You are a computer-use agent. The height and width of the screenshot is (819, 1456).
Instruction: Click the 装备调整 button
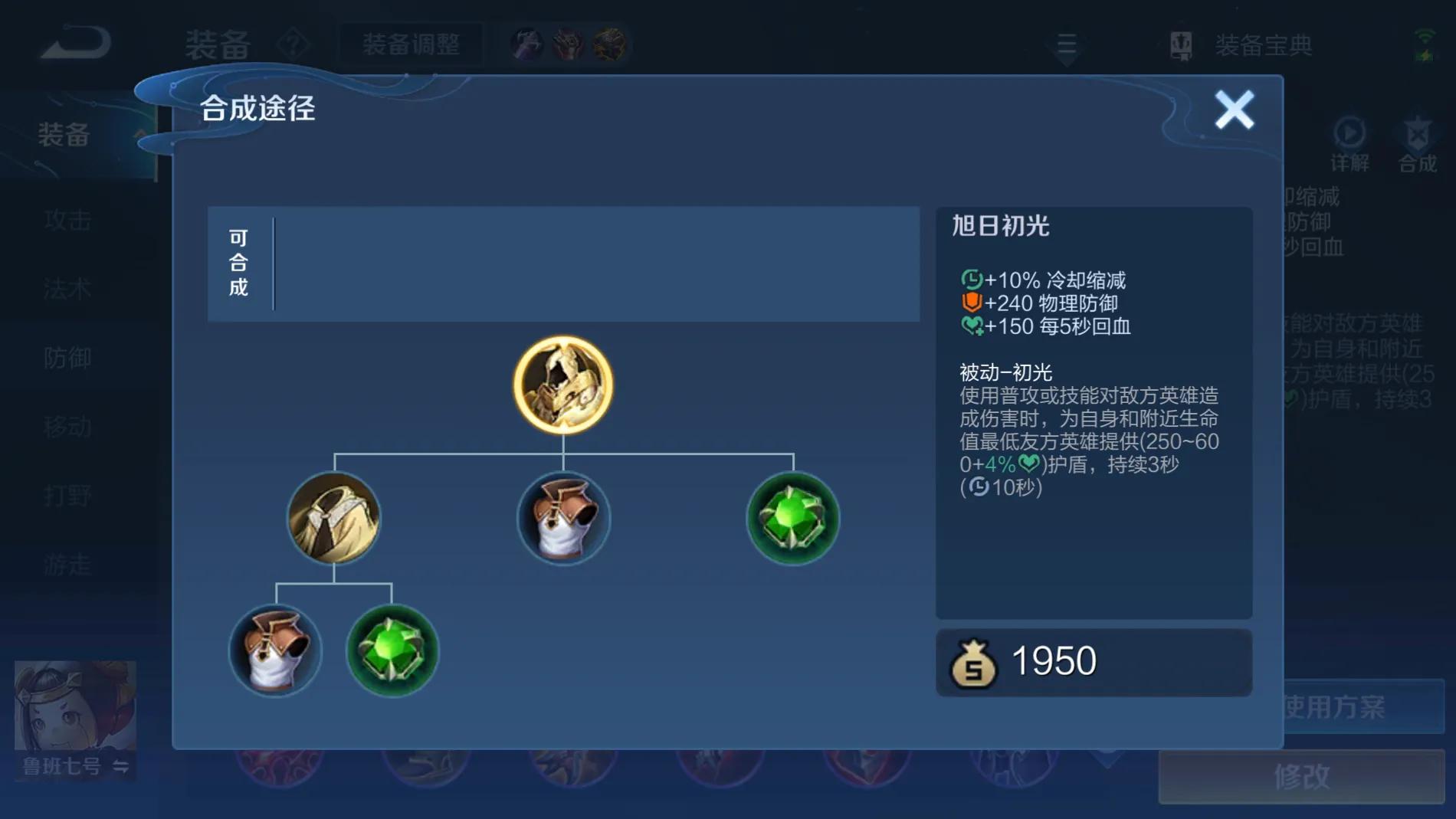tap(411, 44)
